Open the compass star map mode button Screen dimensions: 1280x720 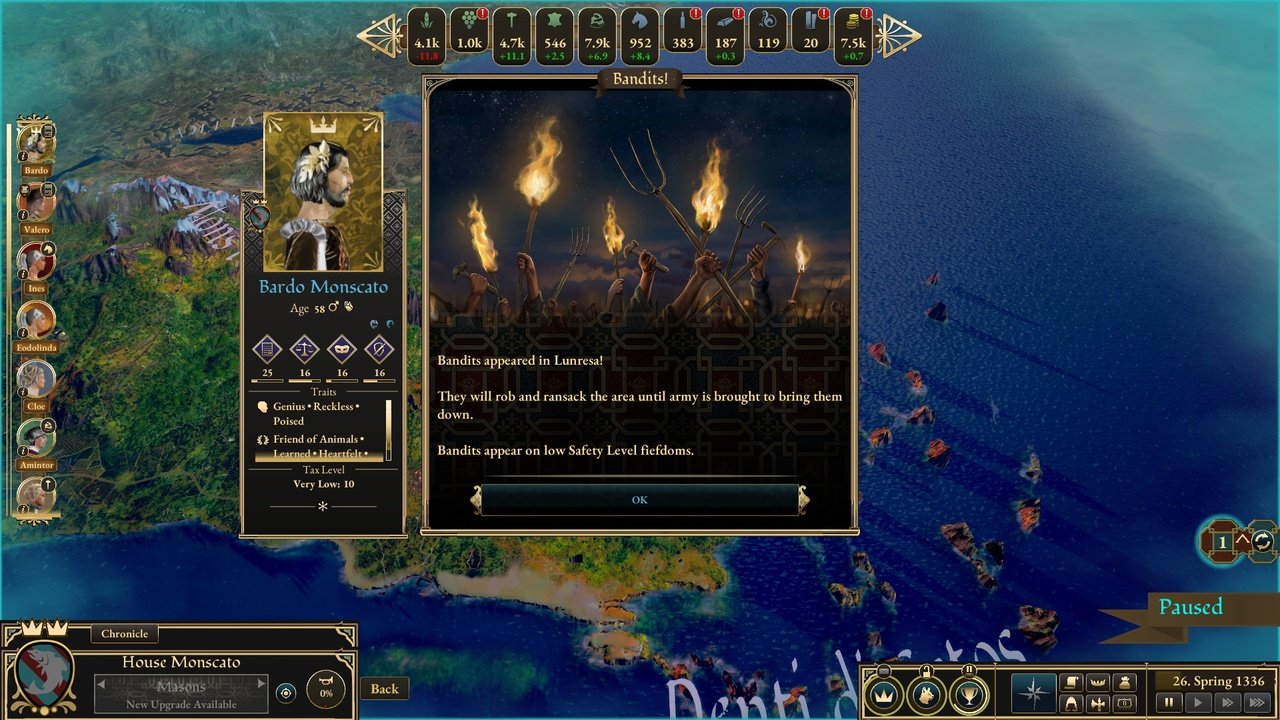point(1034,692)
